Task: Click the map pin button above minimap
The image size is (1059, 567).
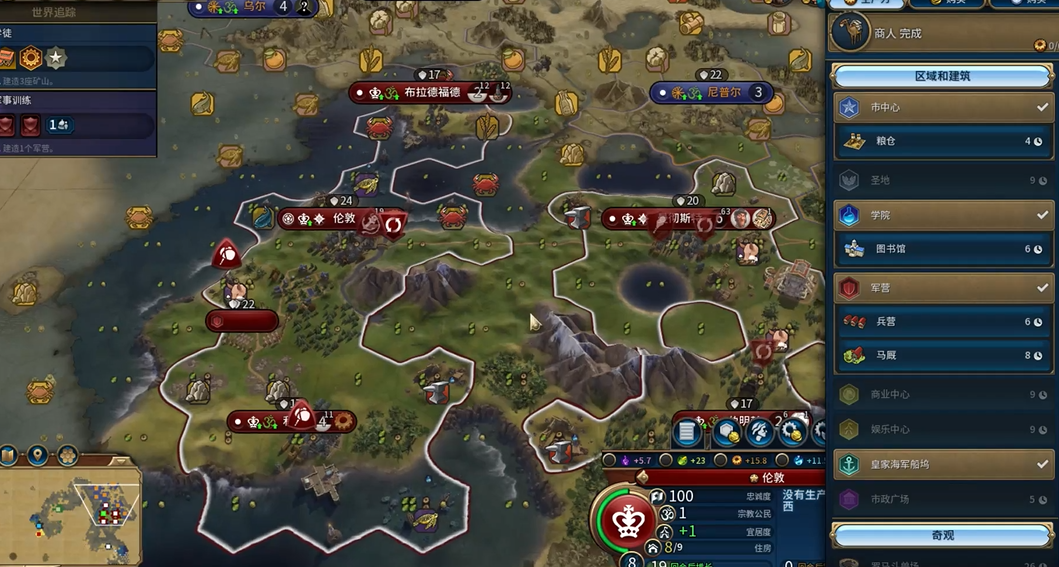Action: pos(37,456)
